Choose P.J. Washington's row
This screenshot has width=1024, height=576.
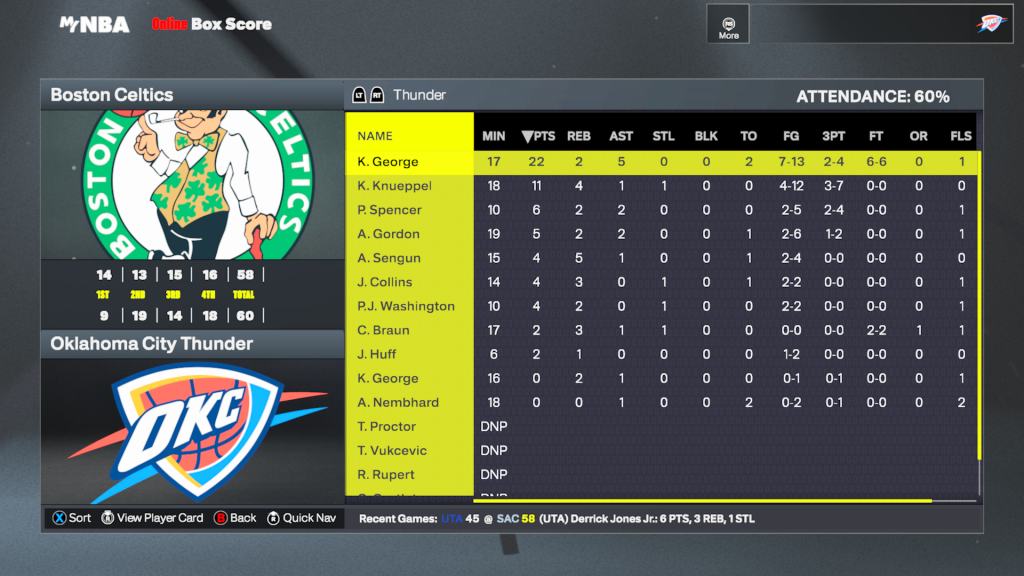click(406, 306)
